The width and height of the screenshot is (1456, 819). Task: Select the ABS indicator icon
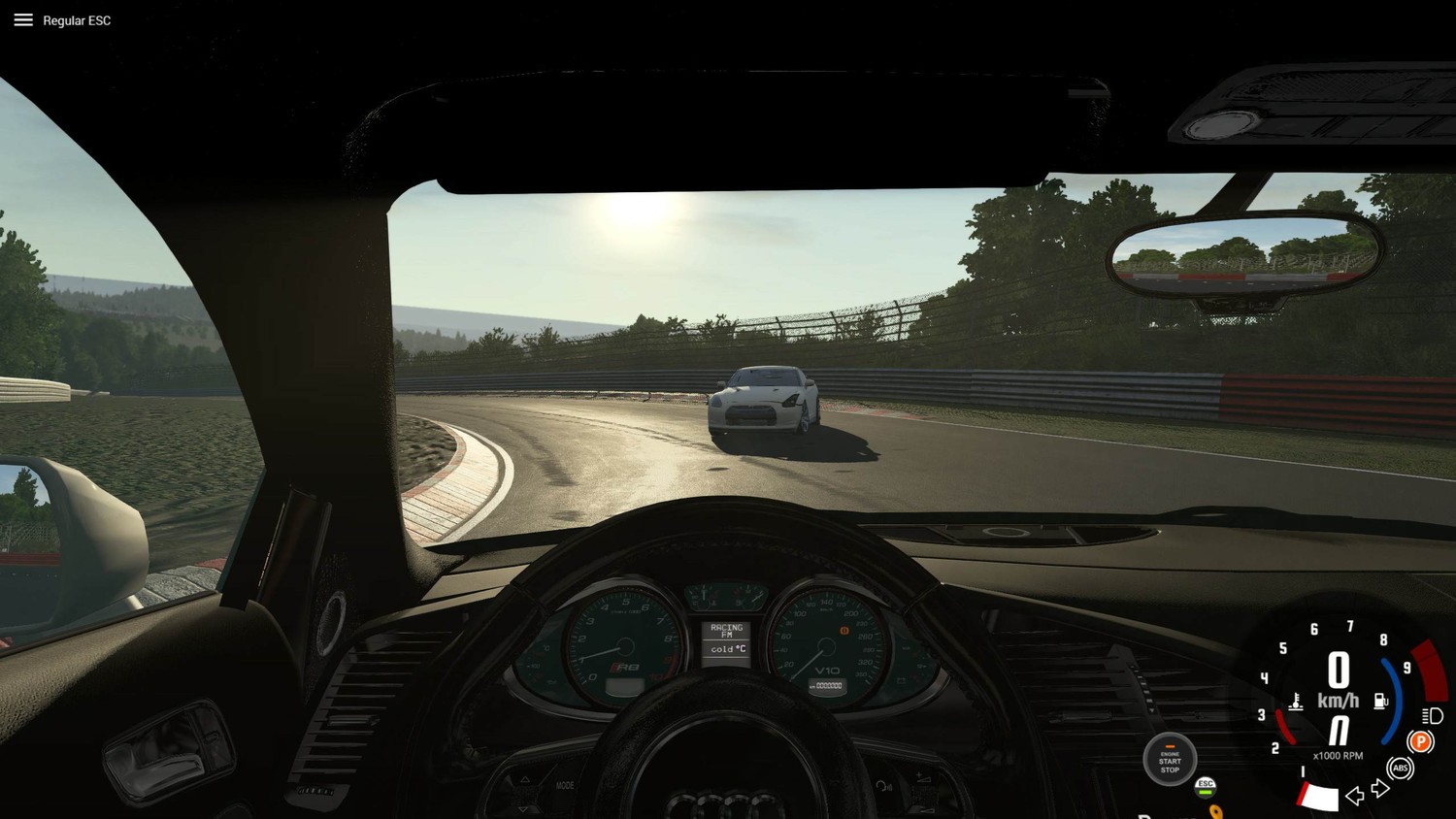(1400, 769)
